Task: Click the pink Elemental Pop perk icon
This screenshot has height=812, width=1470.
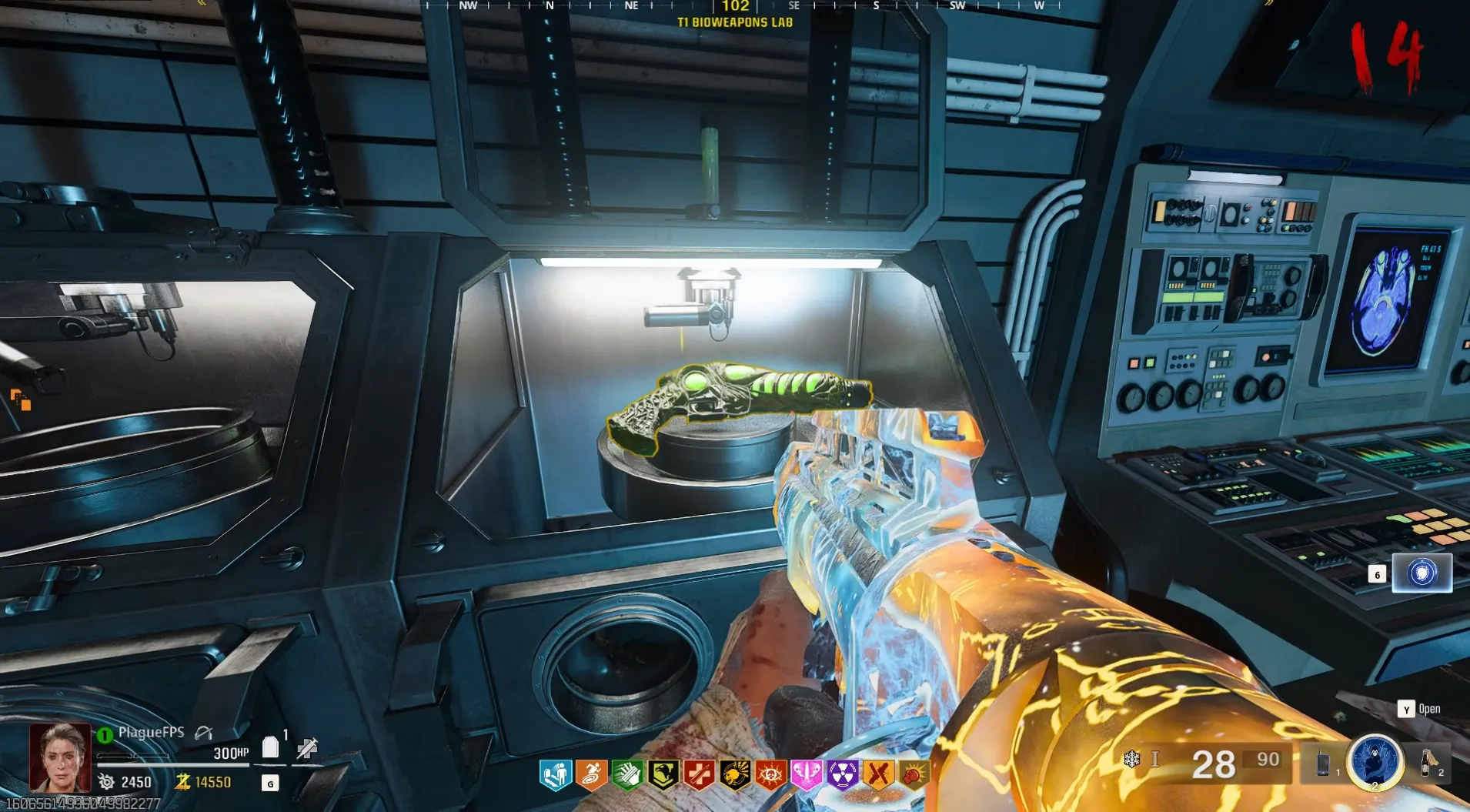Action: [x=806, y=774]
